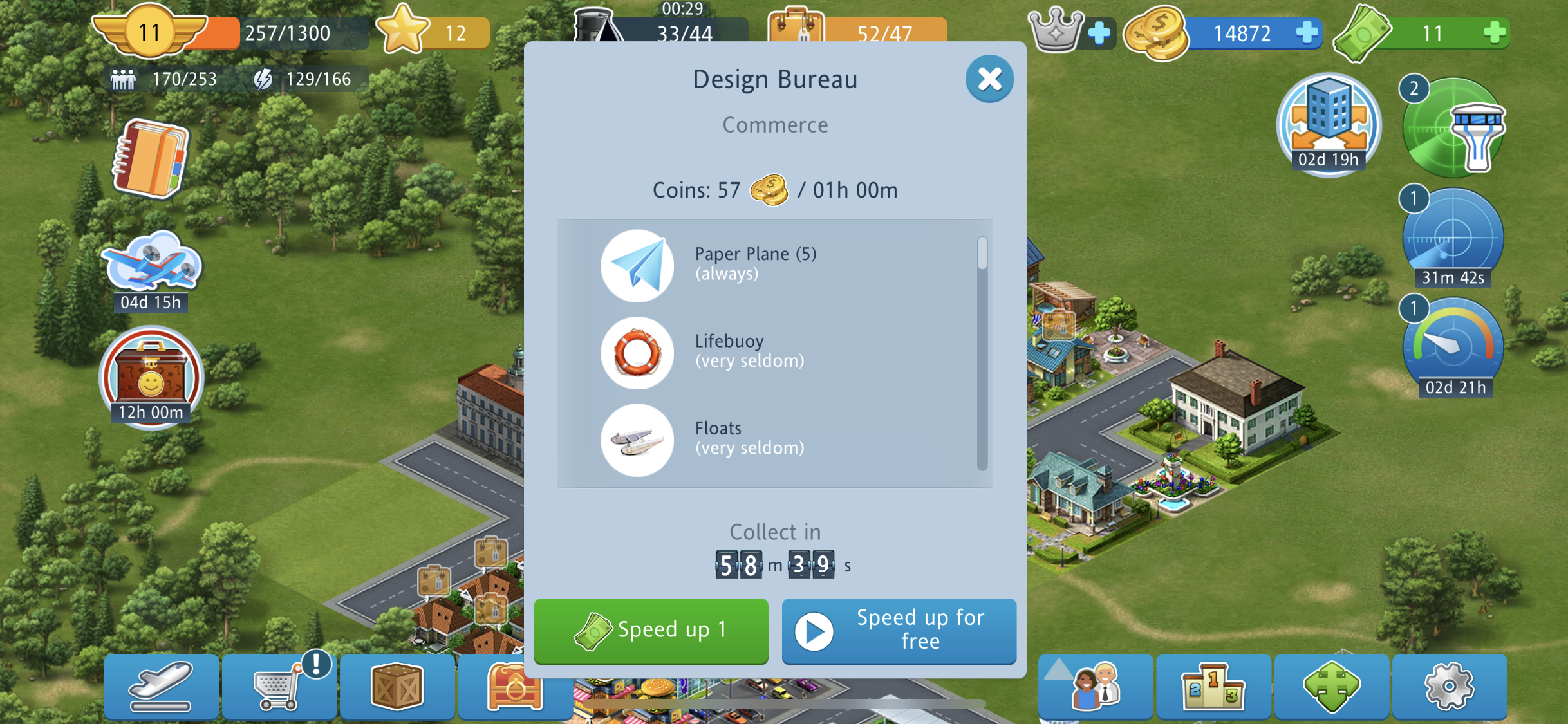Select the Lifebuoy reward row
The image size is (1568, 724).
pos(772,352)
